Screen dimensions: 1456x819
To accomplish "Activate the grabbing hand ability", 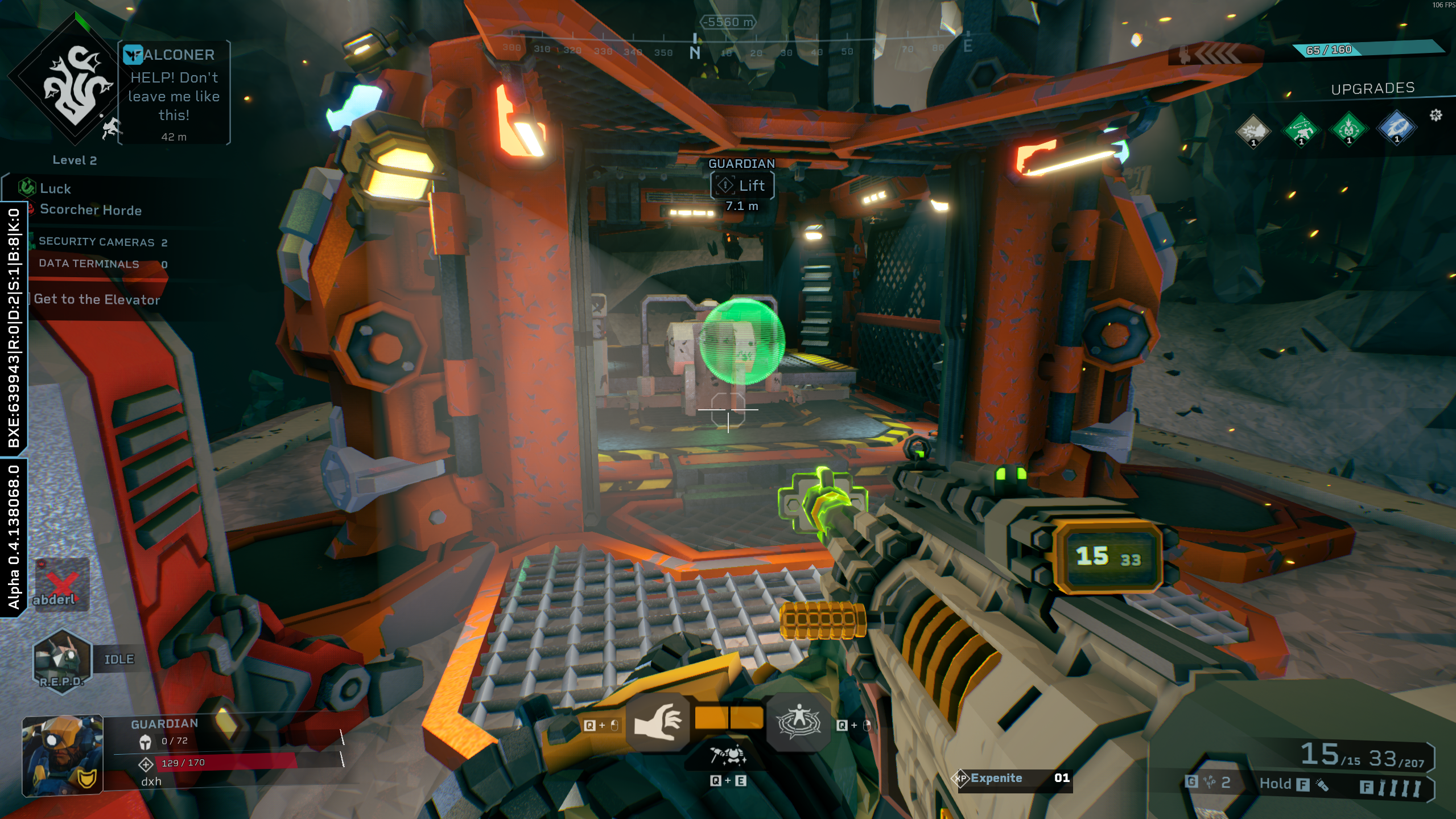I will pos(658,722).
